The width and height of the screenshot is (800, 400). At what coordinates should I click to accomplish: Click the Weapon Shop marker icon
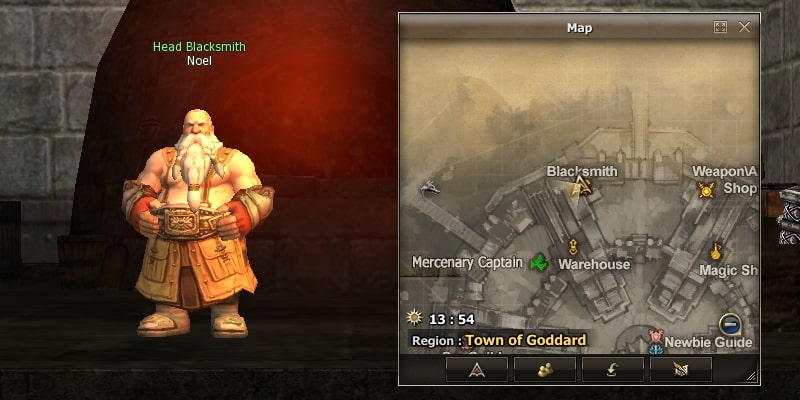pyautogui.click(x=706, y=189)
